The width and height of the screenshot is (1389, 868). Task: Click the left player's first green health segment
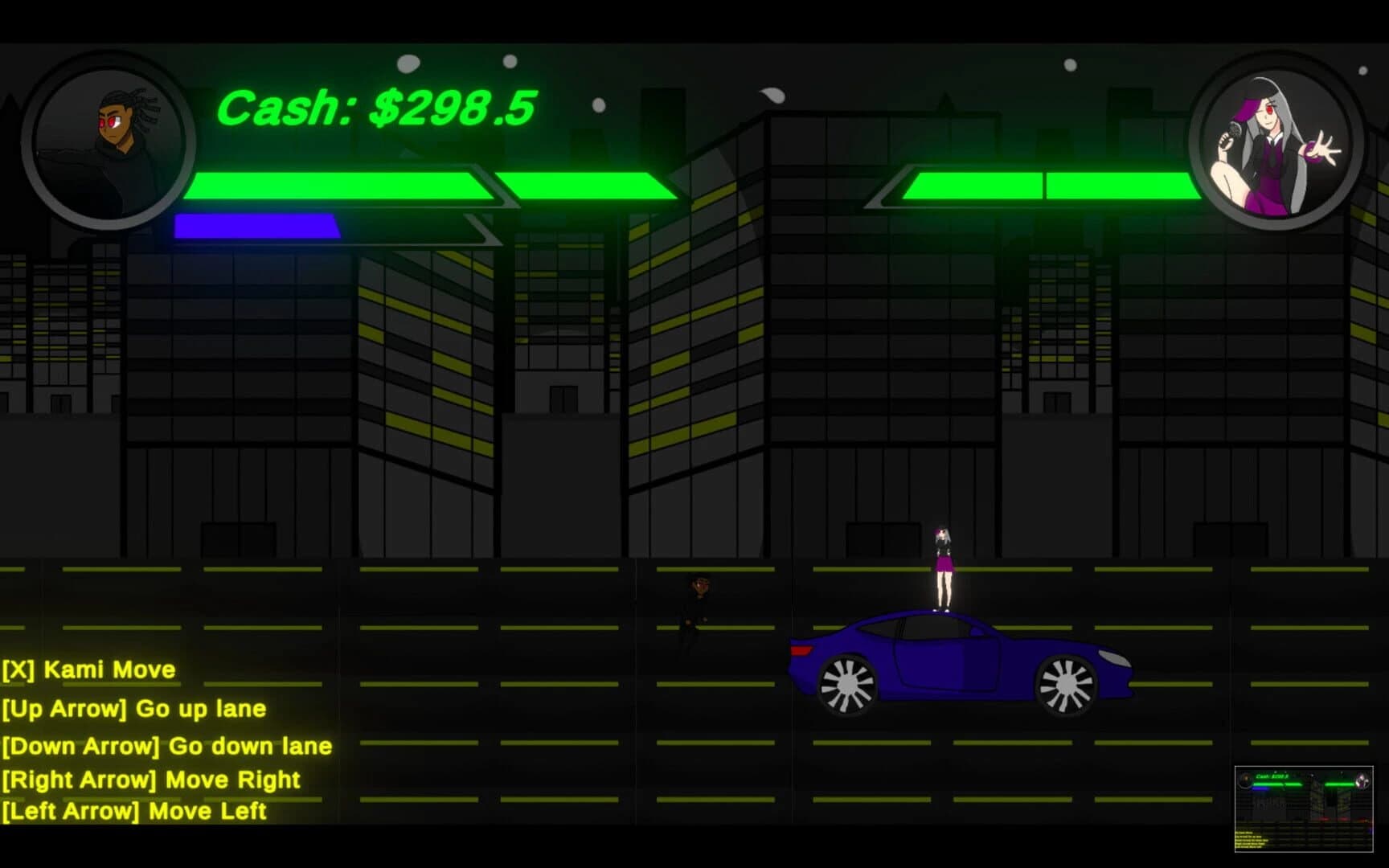click(x=338, y=186)
